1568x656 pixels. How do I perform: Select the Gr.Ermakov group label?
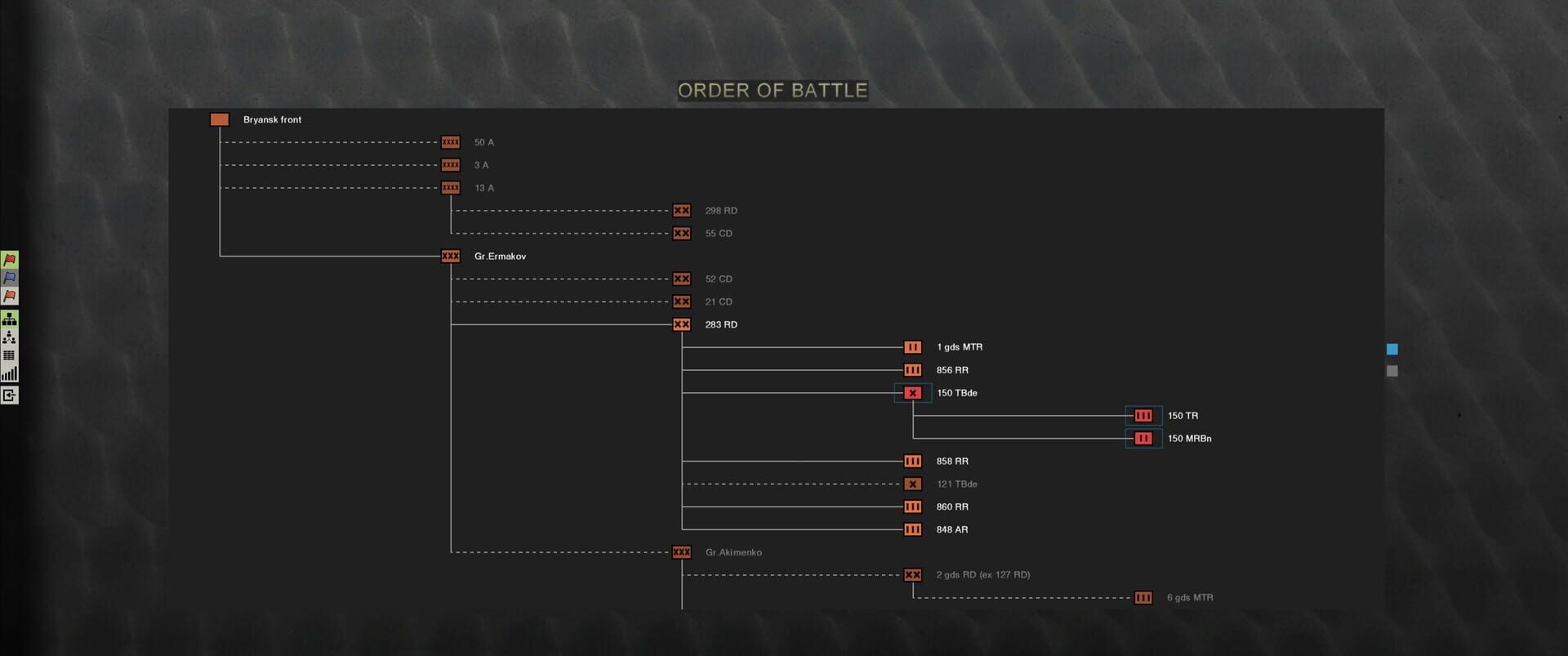pyautogui.click(x=501, y=256)
